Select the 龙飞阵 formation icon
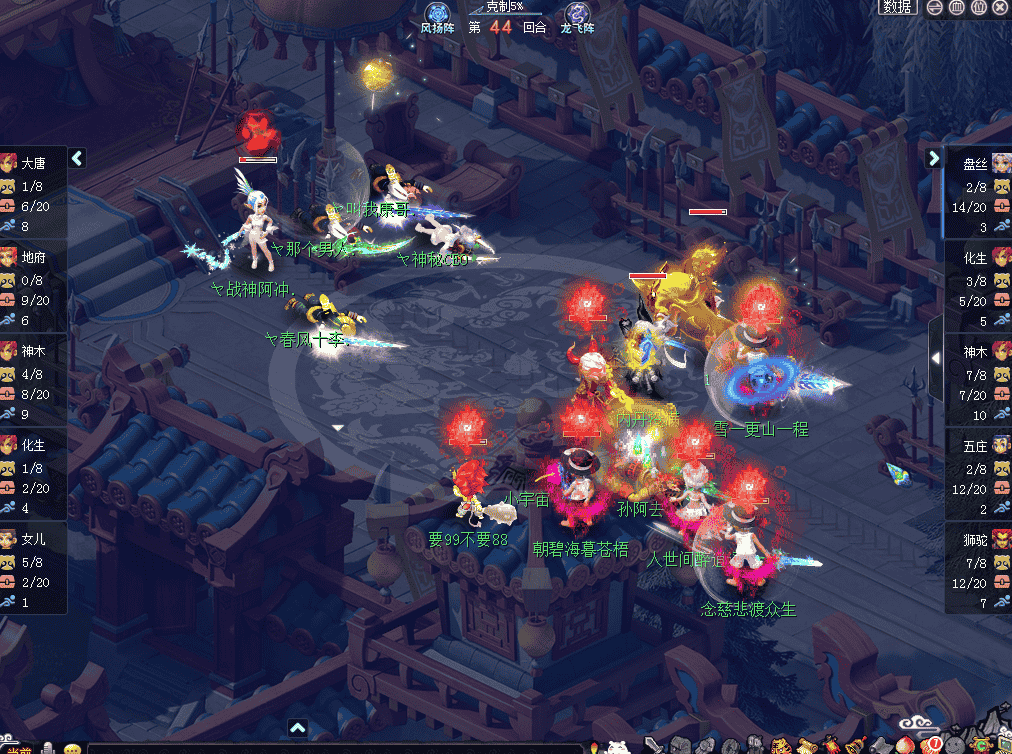This screenshot has width=1012, height=754. (576, 14)
